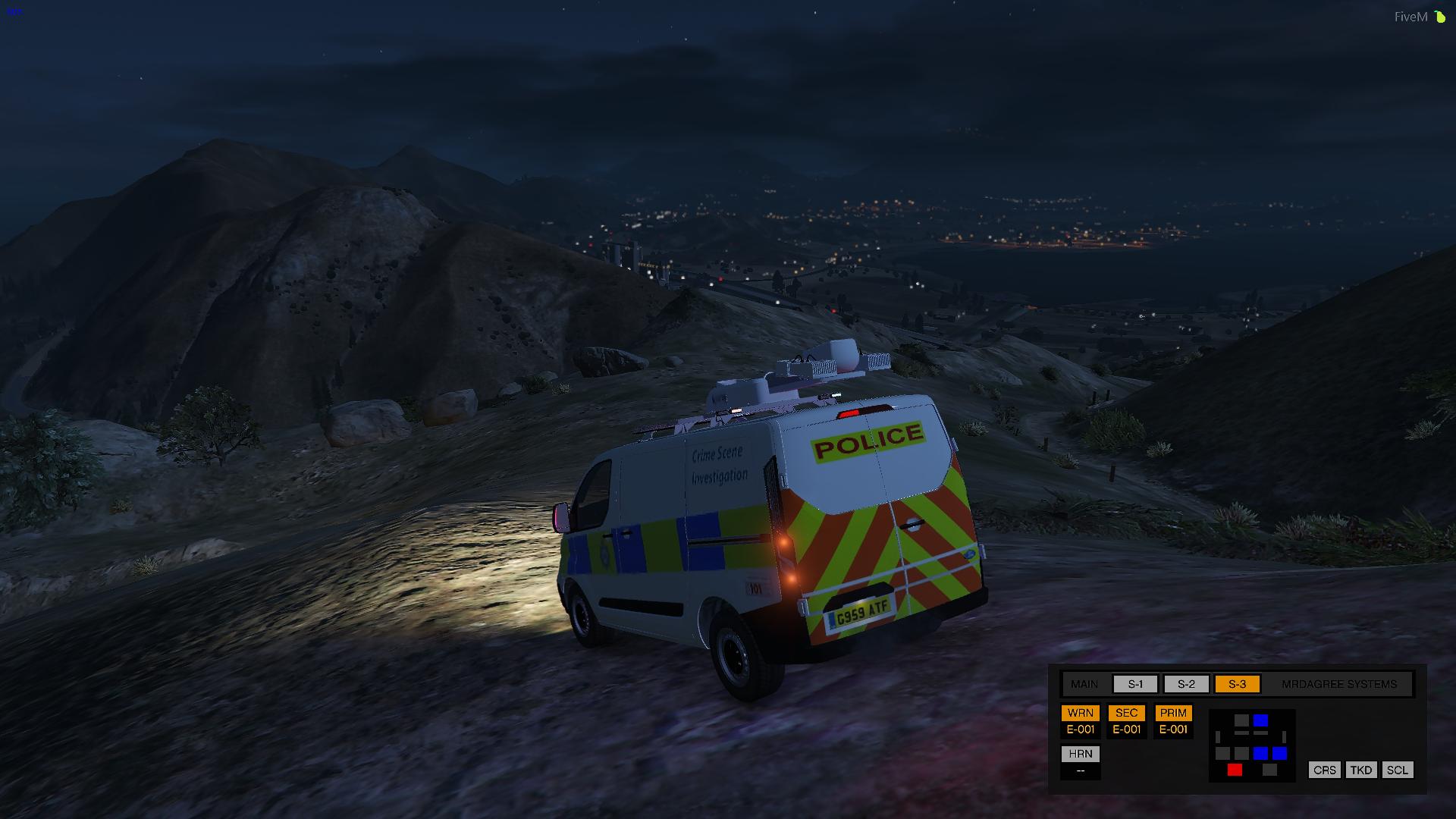Toggle the WRN warning lights
The image size is (1456, 819).
pyautogui.click(x=1081, y=713)
